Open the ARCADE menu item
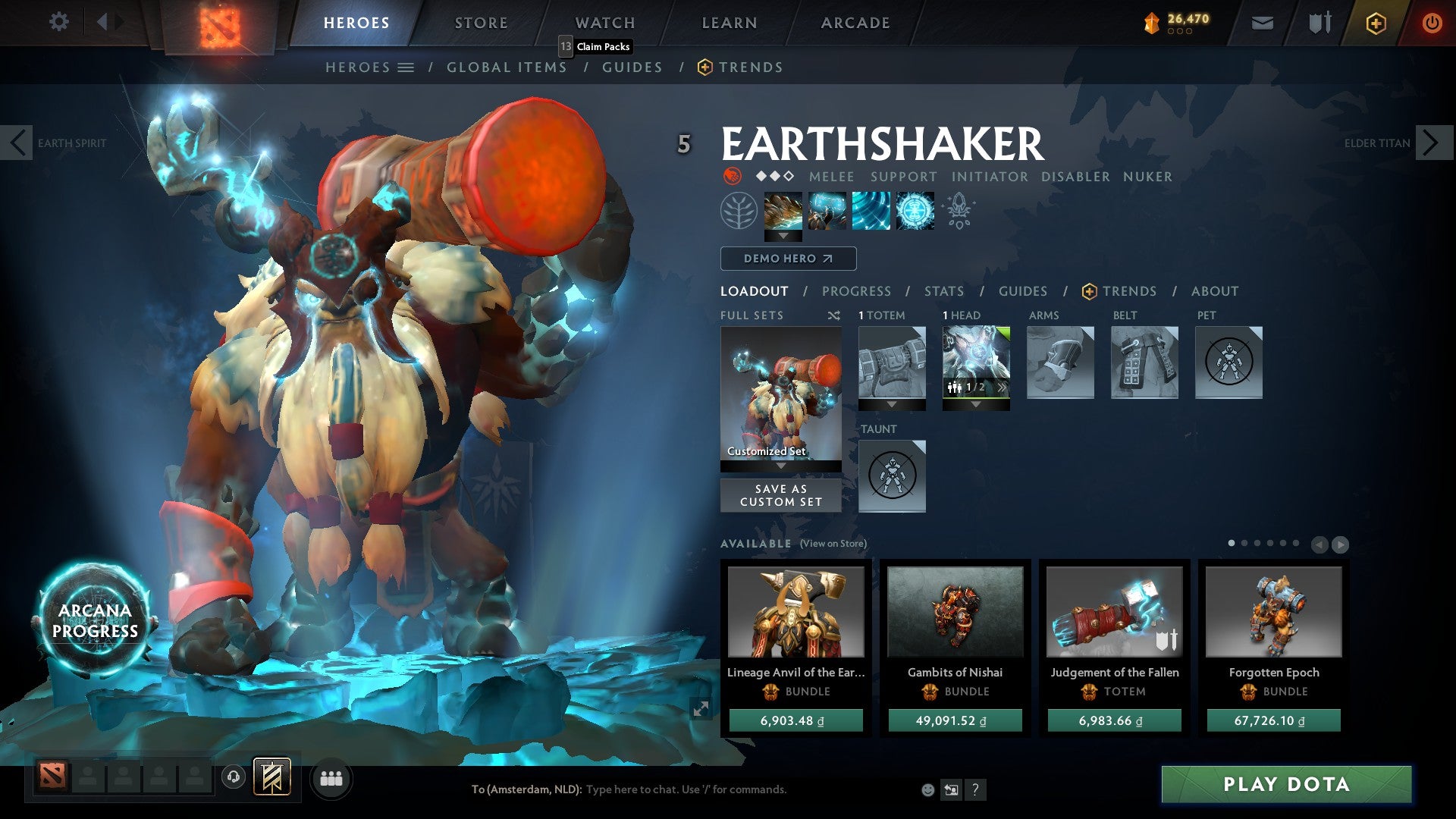 [x=854, y=23]
